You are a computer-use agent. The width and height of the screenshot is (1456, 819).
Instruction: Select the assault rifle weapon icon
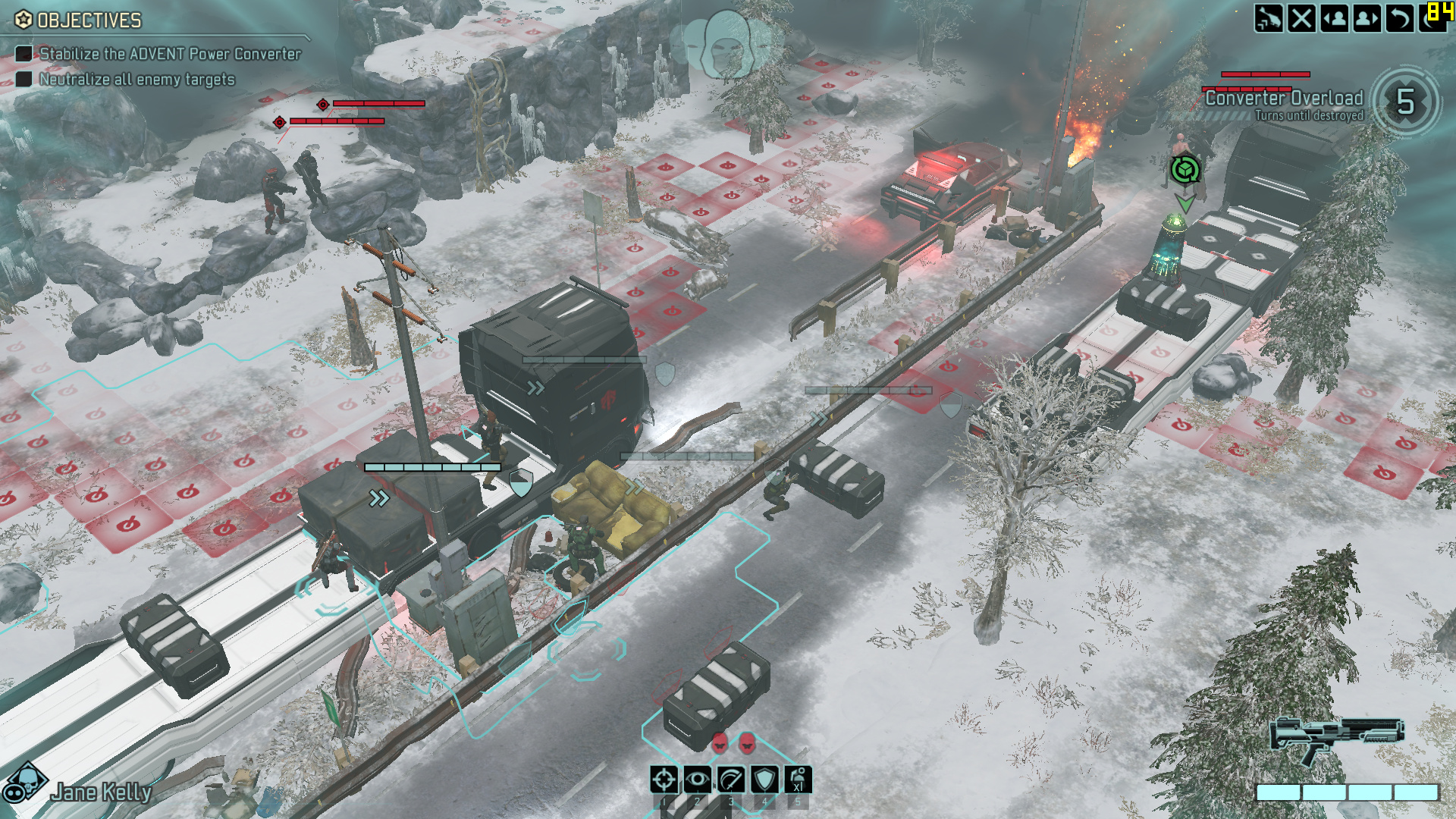click(1337, 737)
